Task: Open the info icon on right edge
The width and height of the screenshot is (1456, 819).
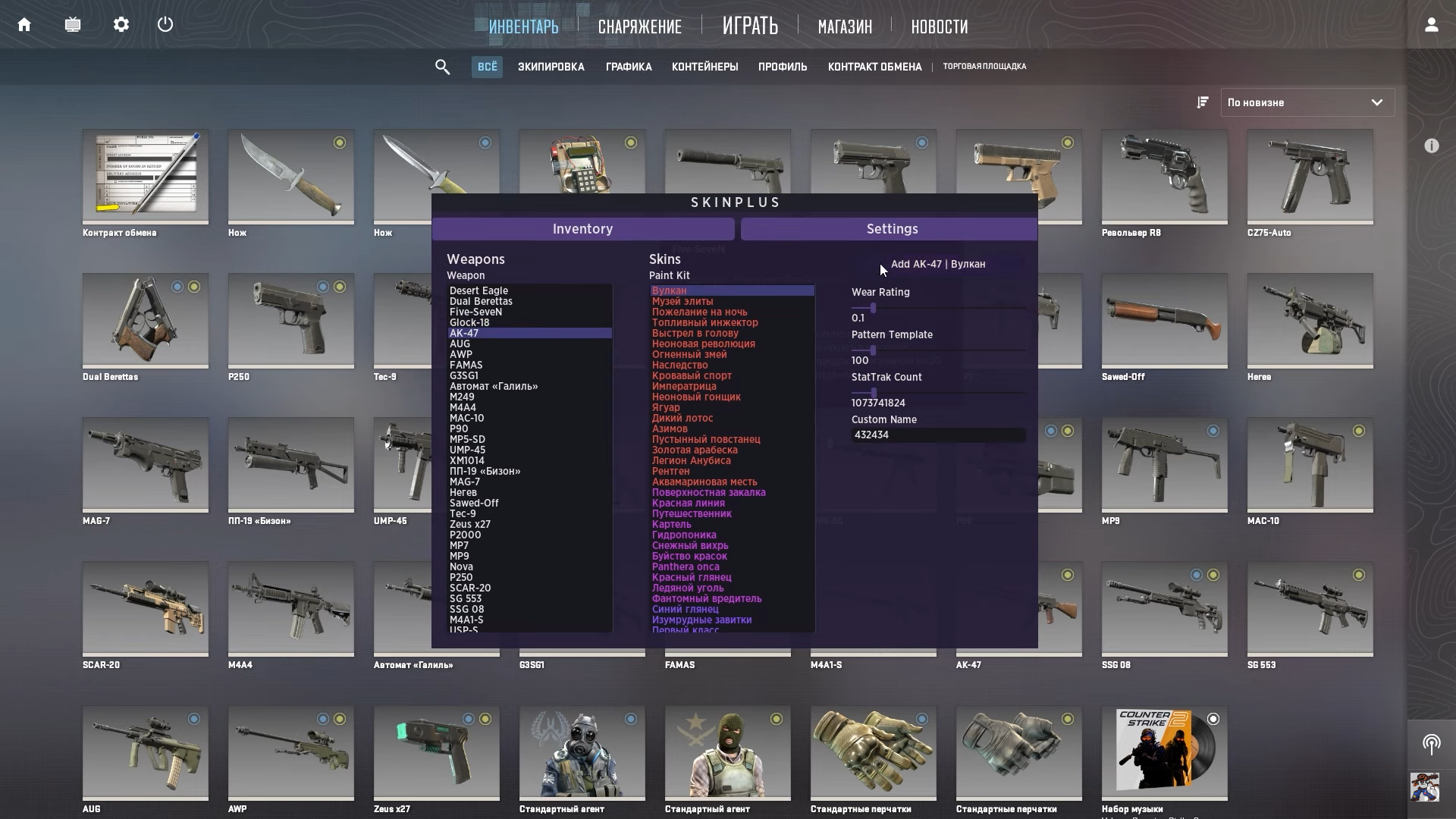Action: tap(1432, 146)
